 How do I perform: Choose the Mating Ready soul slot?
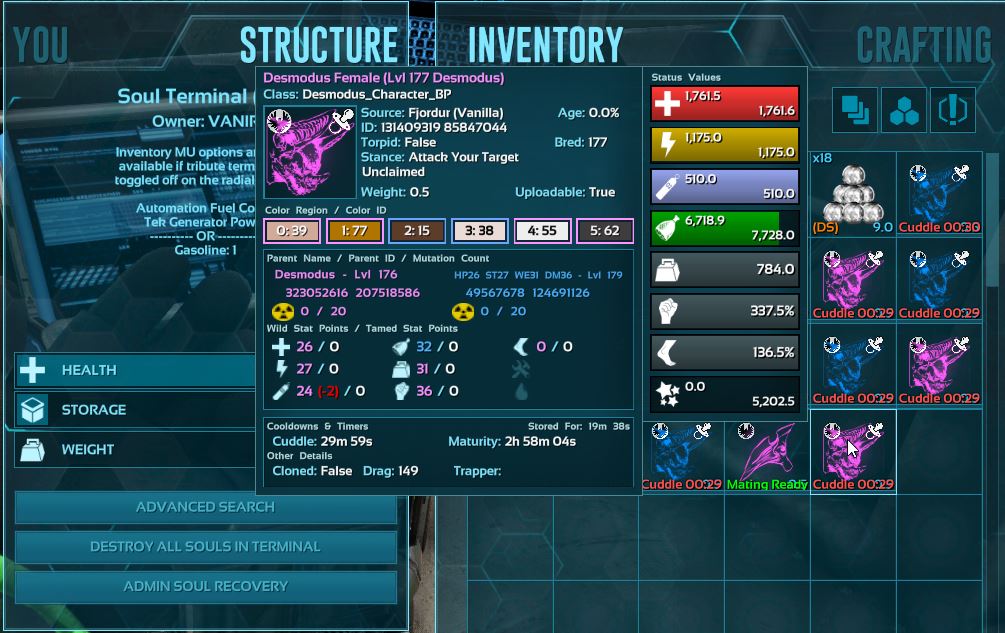point(767,453)
